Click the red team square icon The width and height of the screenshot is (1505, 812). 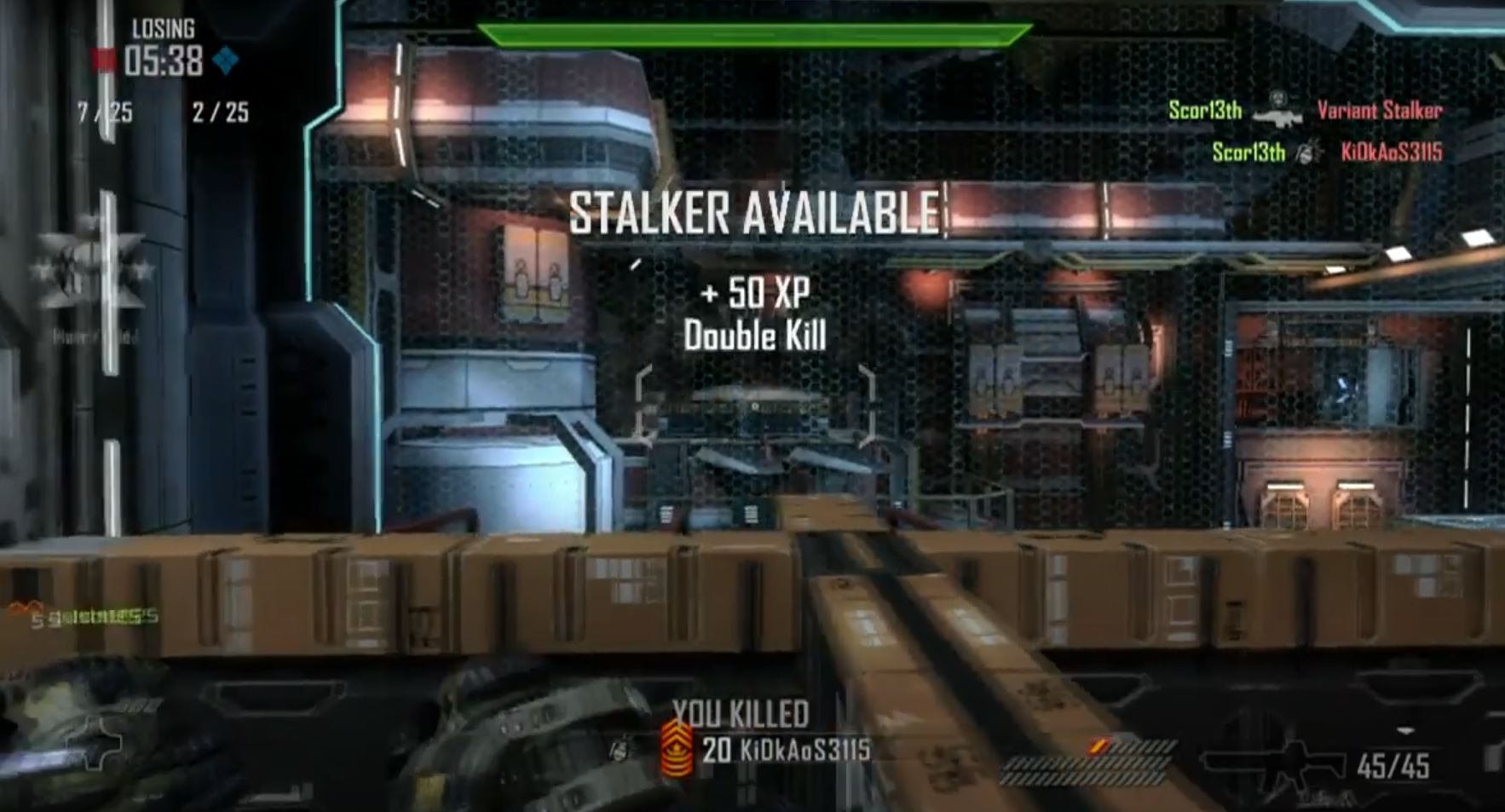104,60
